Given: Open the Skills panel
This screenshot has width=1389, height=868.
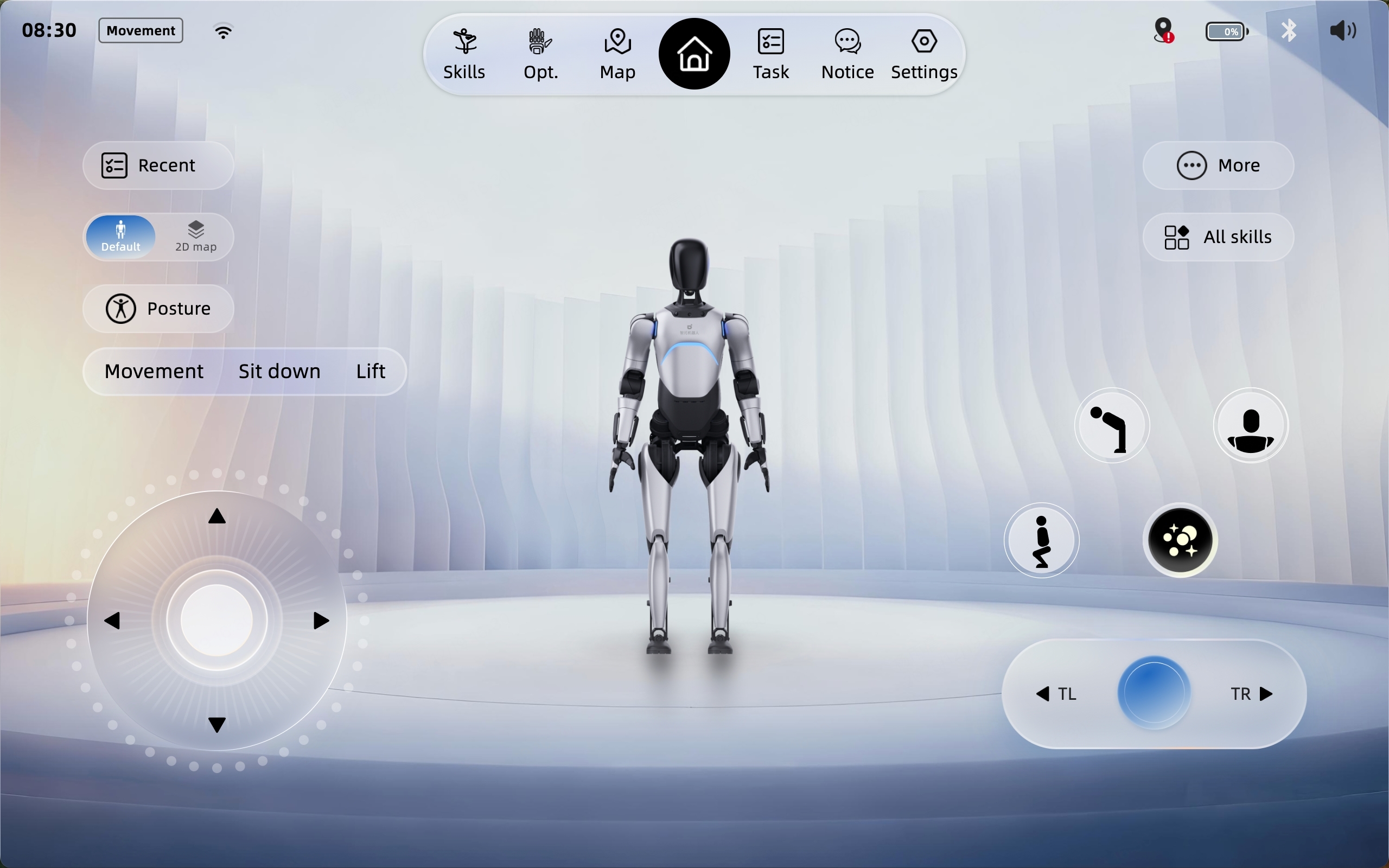Looking at the screenshot, I should pyautogui.click(x=464, y=53).
